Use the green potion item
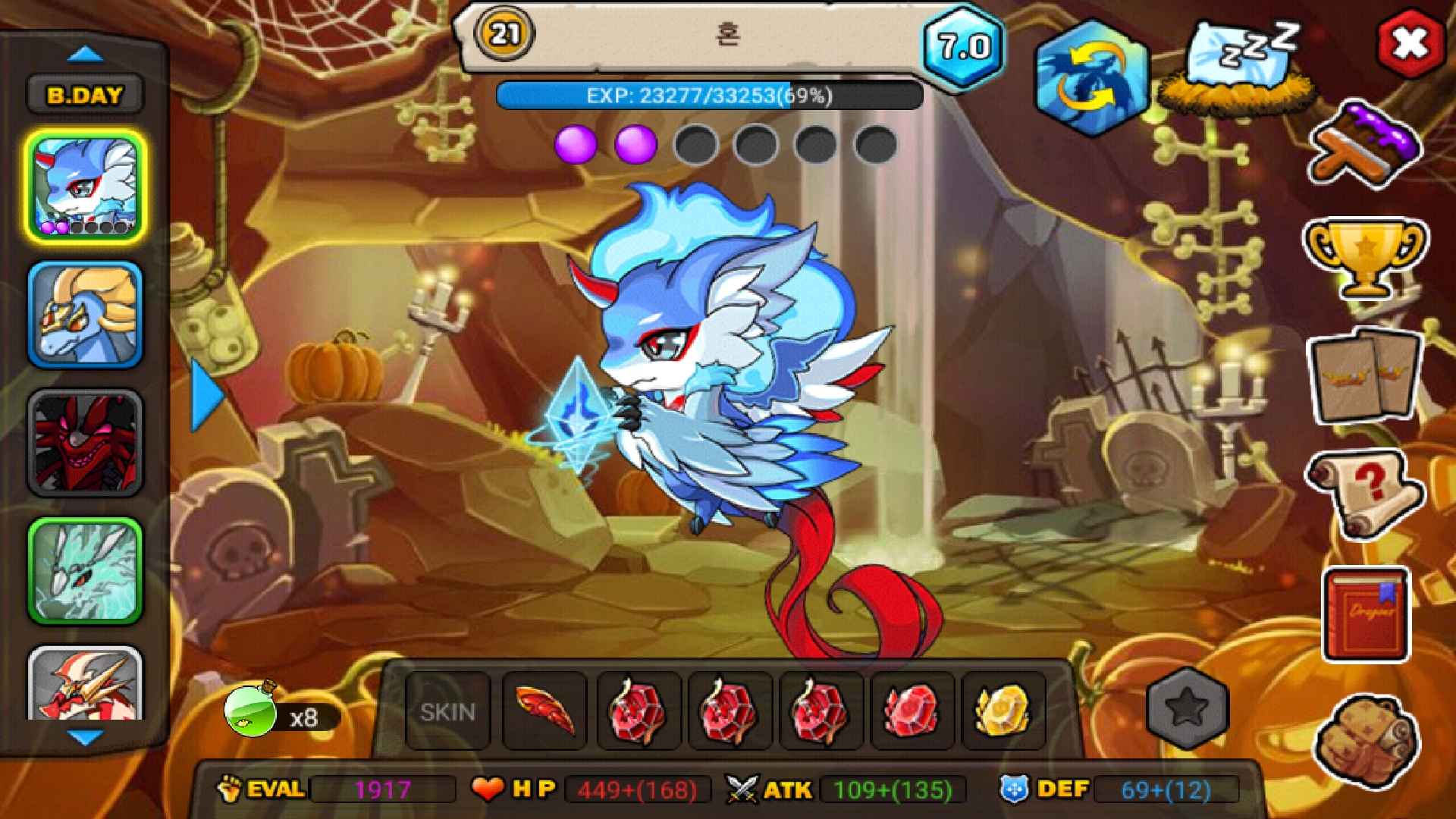 tap(252, 710)
